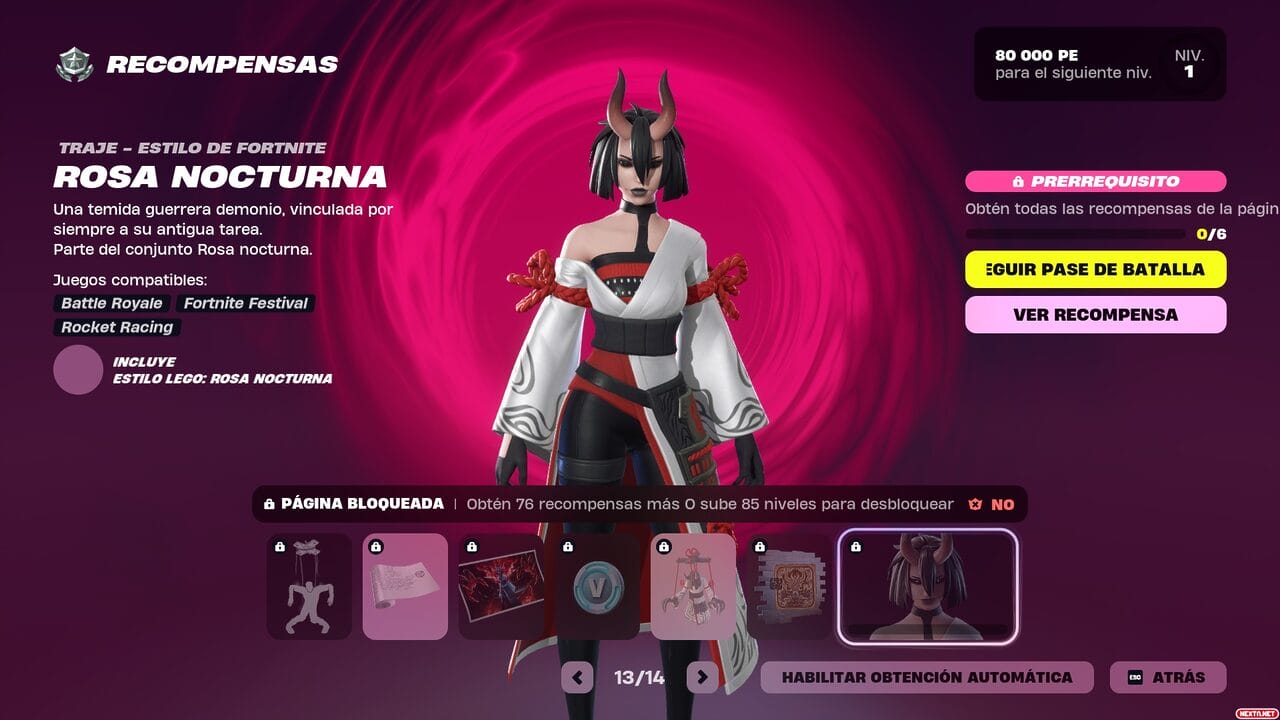The height and width of the screenshot is (720, 1280).
Task: Choose the white scroll wrap reward
Action: pyautogui.click(x=405, y=586)
